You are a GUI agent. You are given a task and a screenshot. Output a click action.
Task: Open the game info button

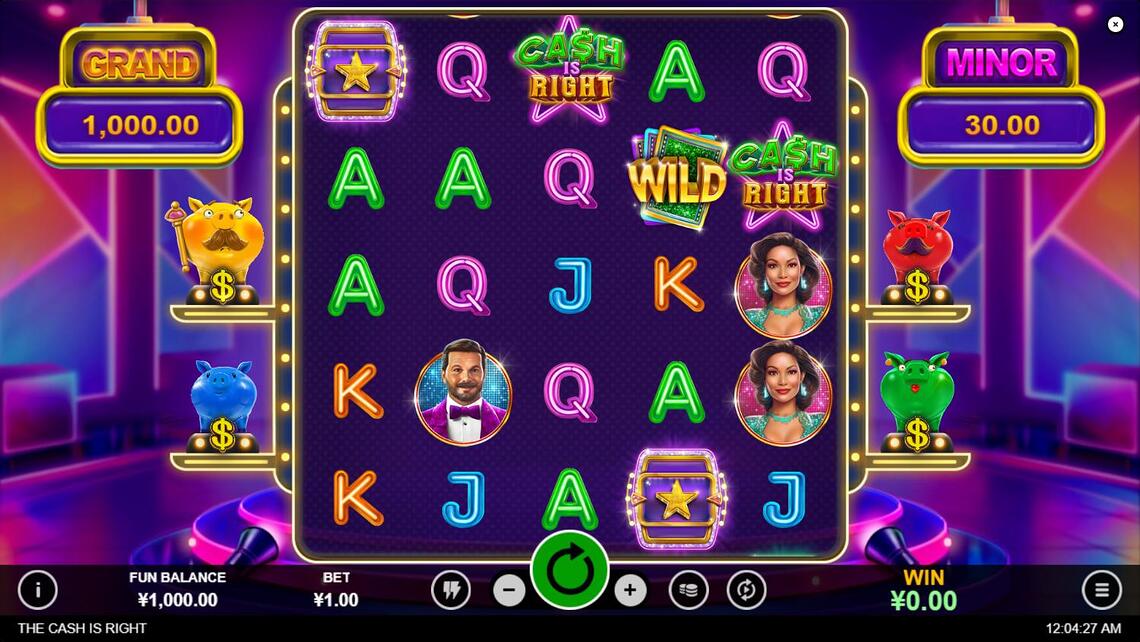click(38, 590)
